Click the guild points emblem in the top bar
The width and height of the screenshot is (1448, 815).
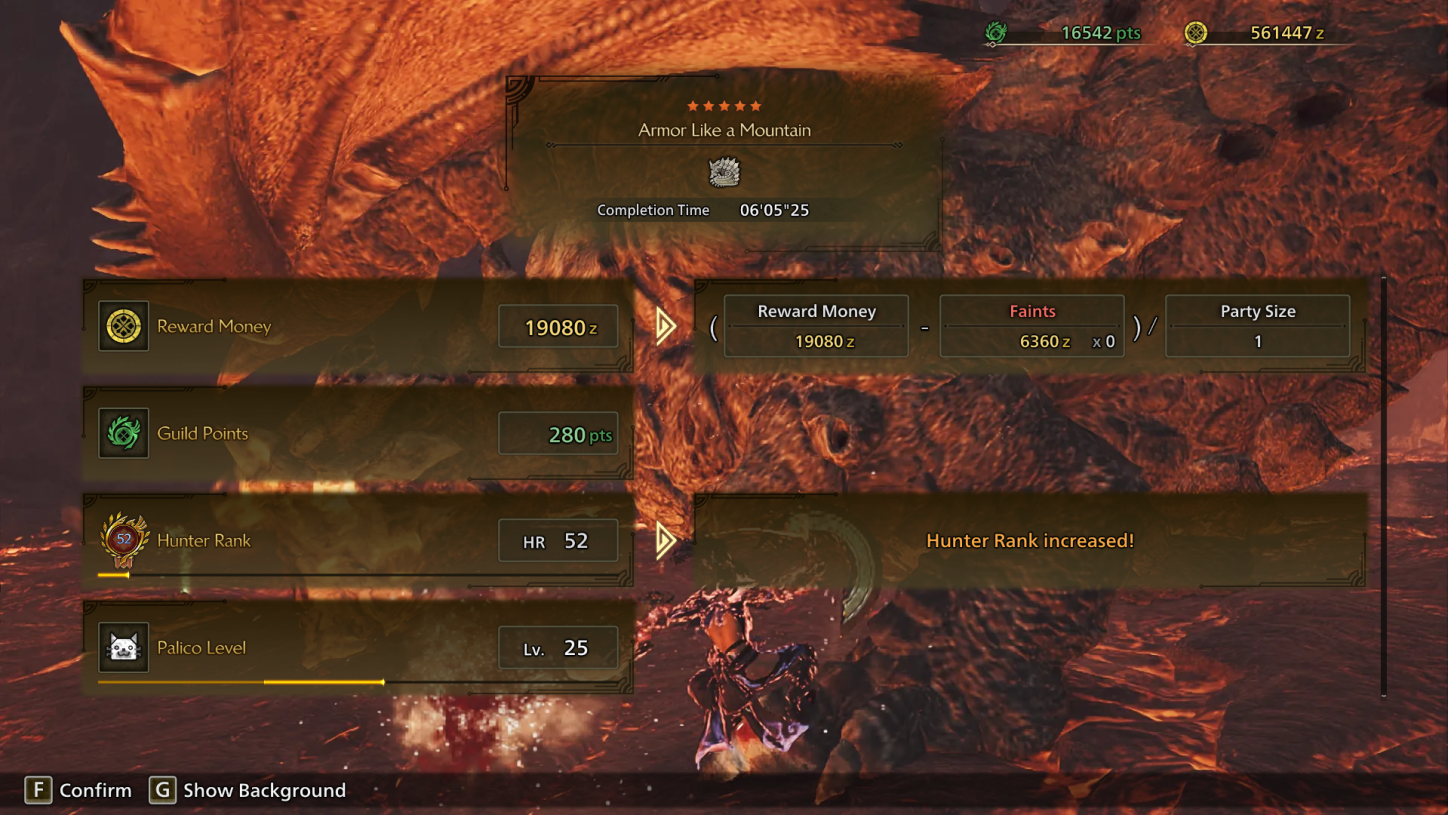994,31
